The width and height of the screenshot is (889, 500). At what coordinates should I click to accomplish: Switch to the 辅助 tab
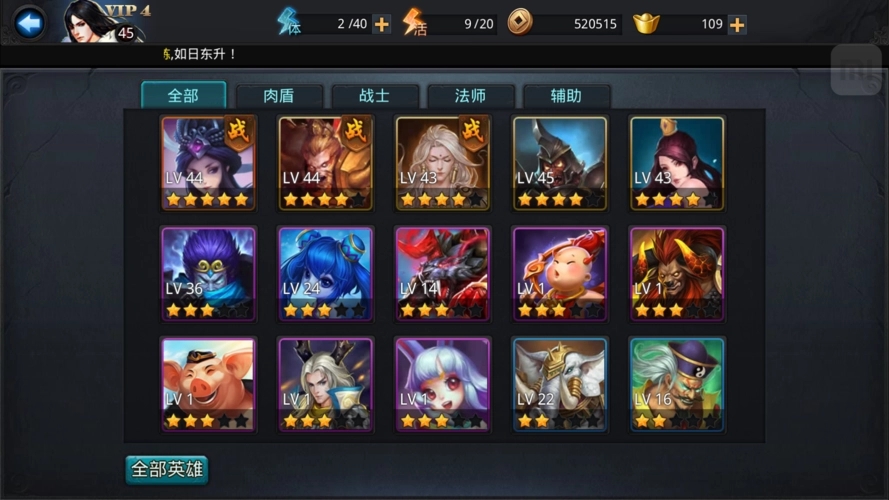click(566, 96)
